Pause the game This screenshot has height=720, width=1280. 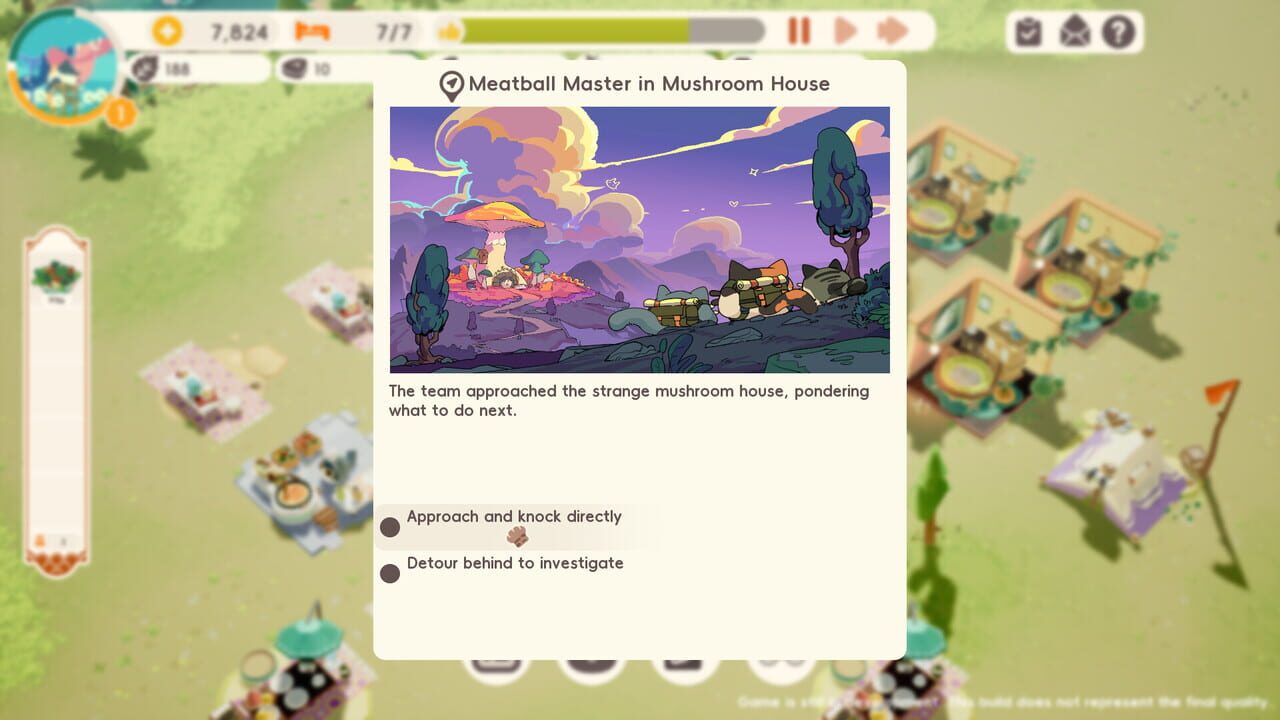click(x=798, y=31)
